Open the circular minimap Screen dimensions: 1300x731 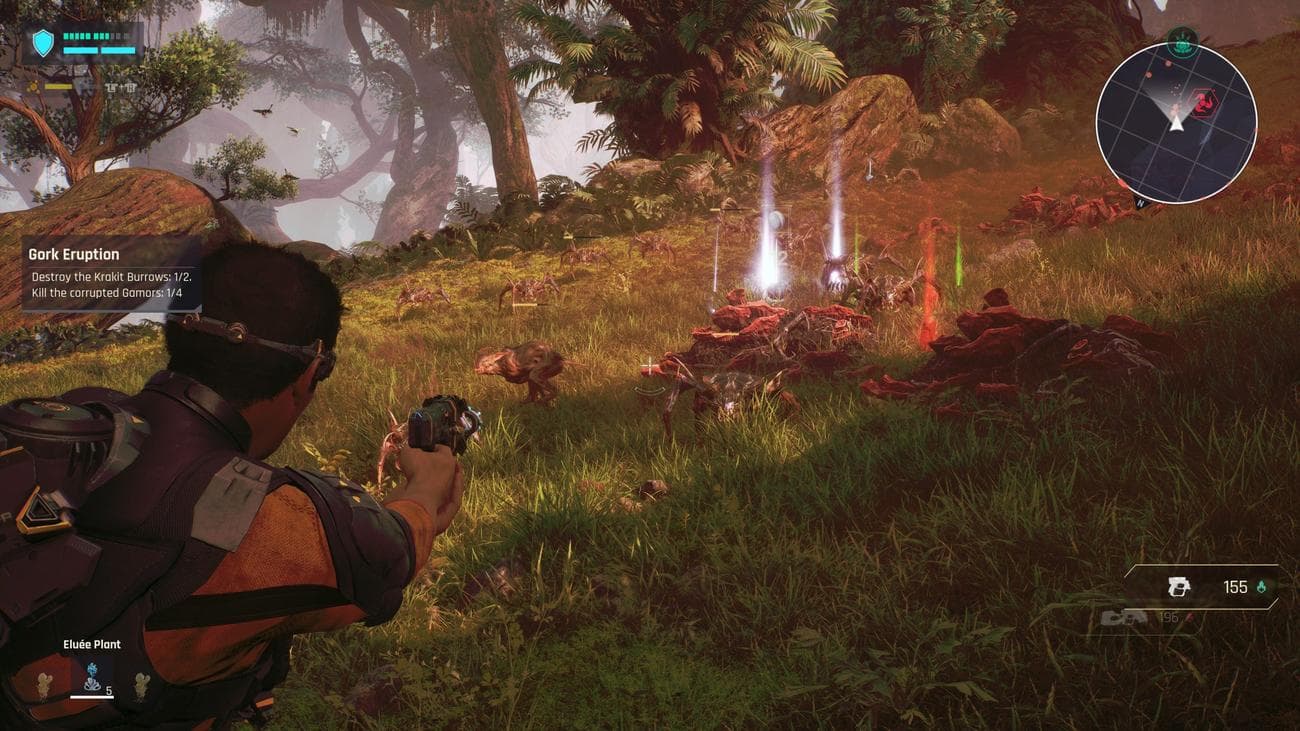click(x=1176, y=123)
